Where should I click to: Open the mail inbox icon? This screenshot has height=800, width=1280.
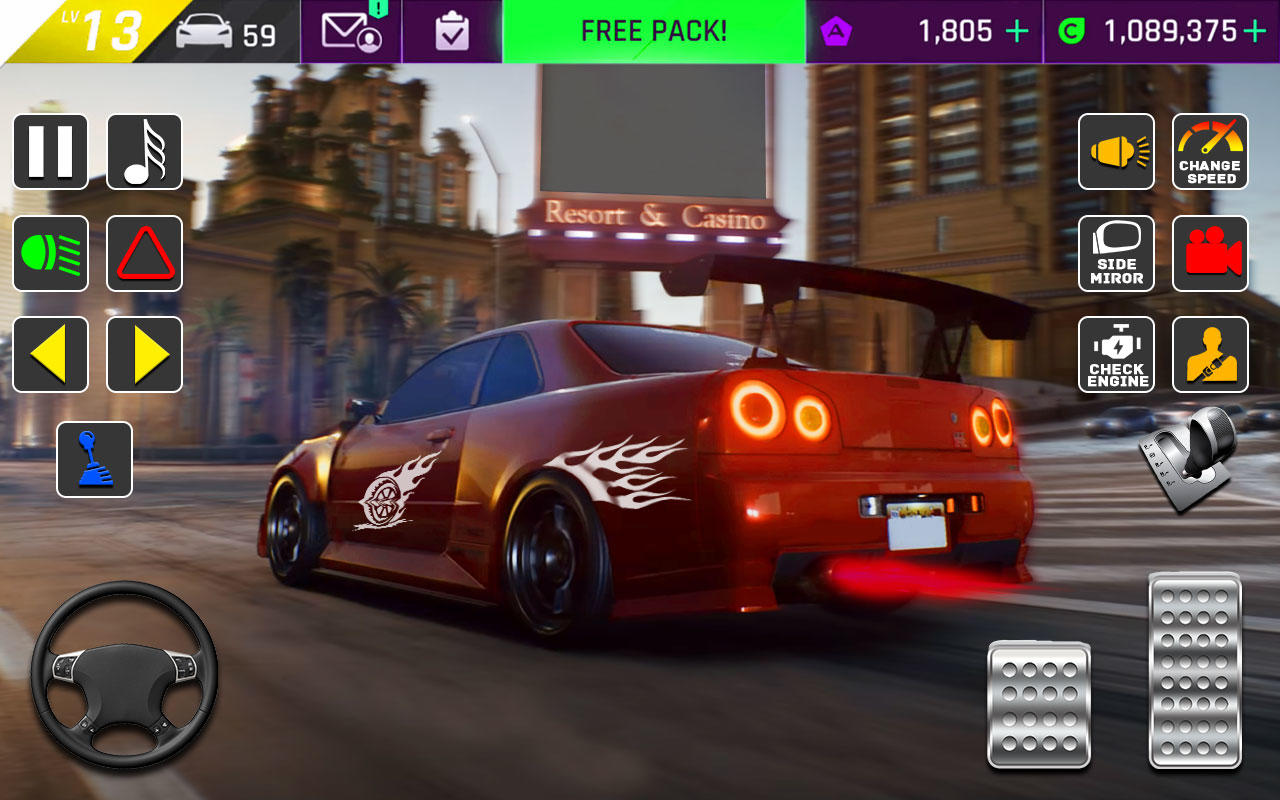pos(349,31)
